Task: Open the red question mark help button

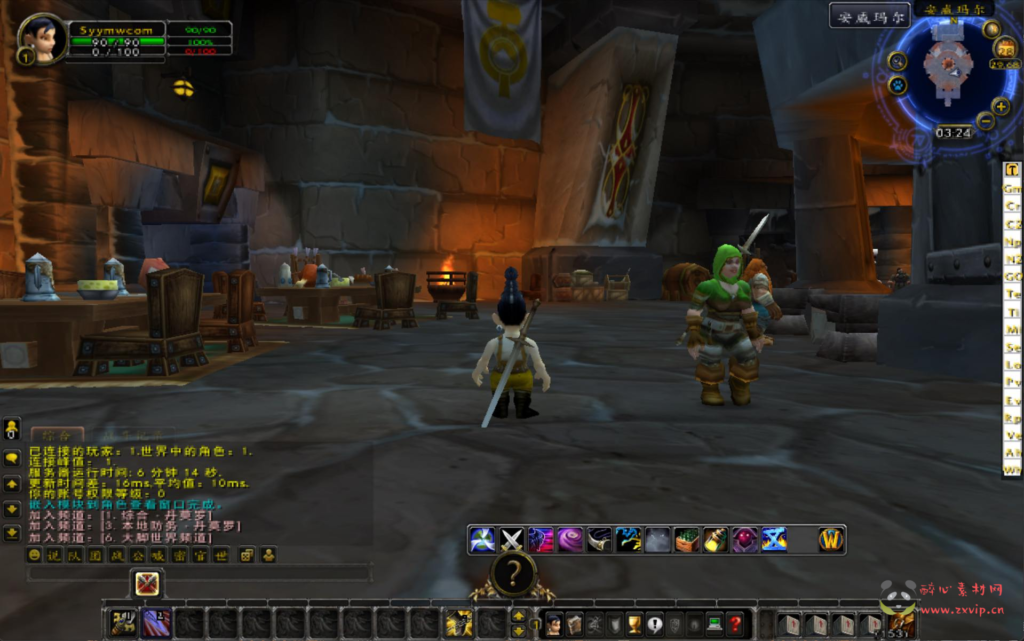Action: click(x=735, y=624)
